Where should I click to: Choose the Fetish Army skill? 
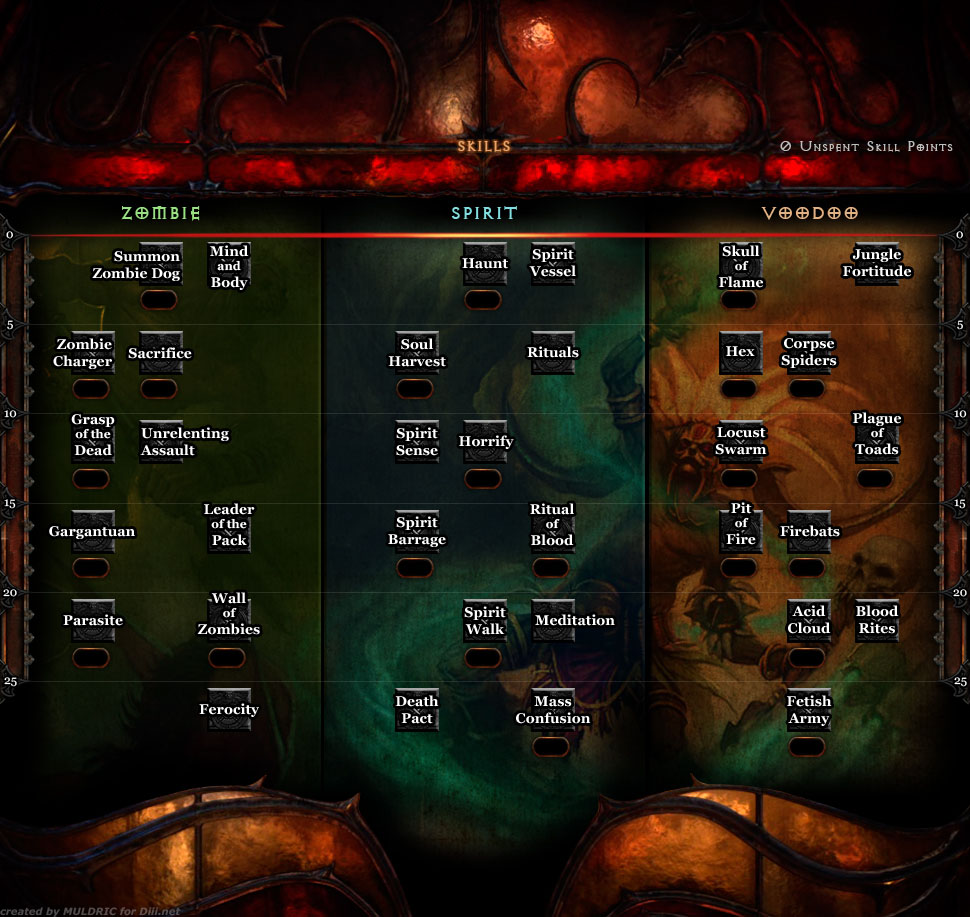point(808,709)
